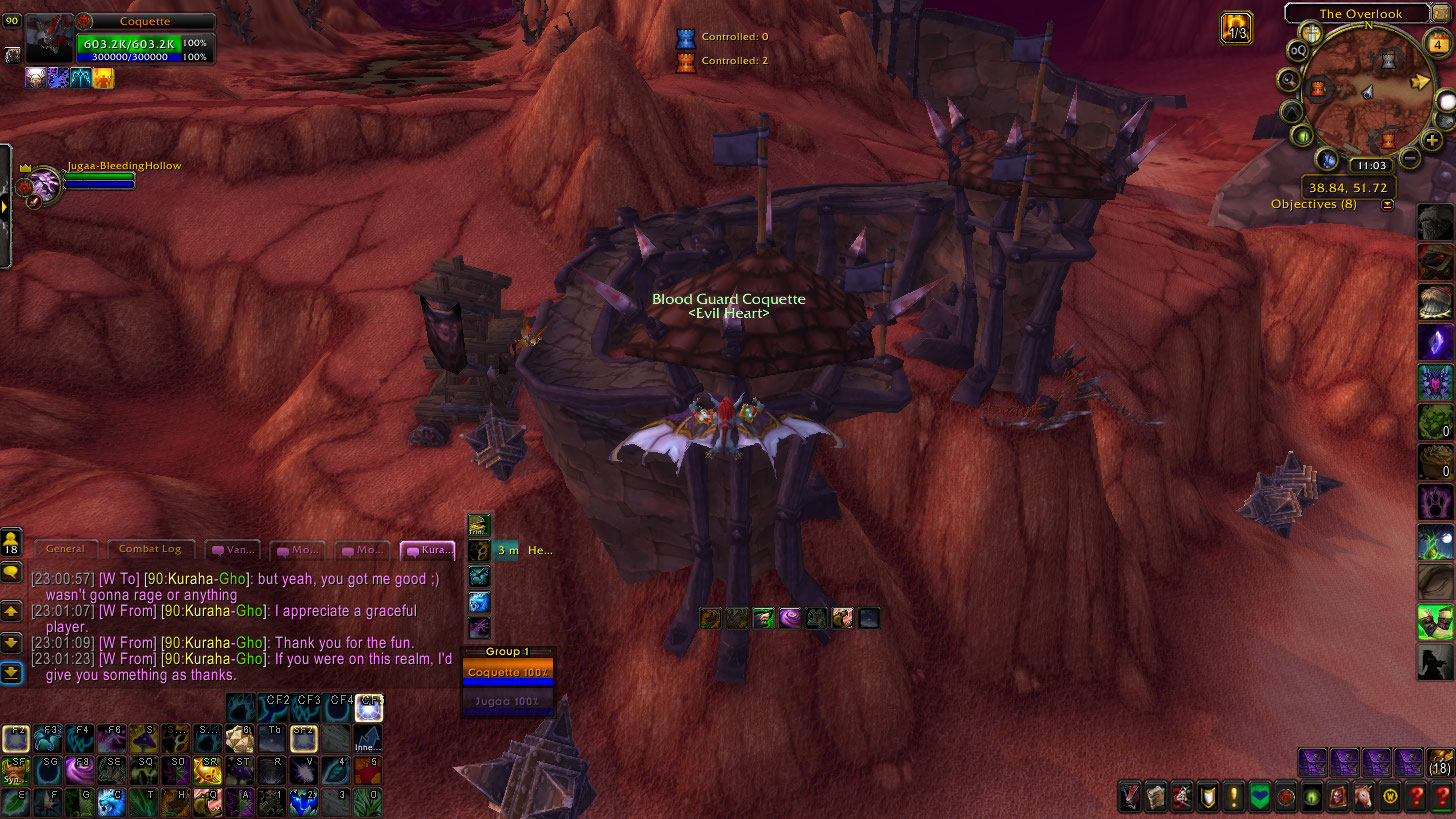Open the Combat Log tab
The image size is (1456, 819).
point(150,549)
